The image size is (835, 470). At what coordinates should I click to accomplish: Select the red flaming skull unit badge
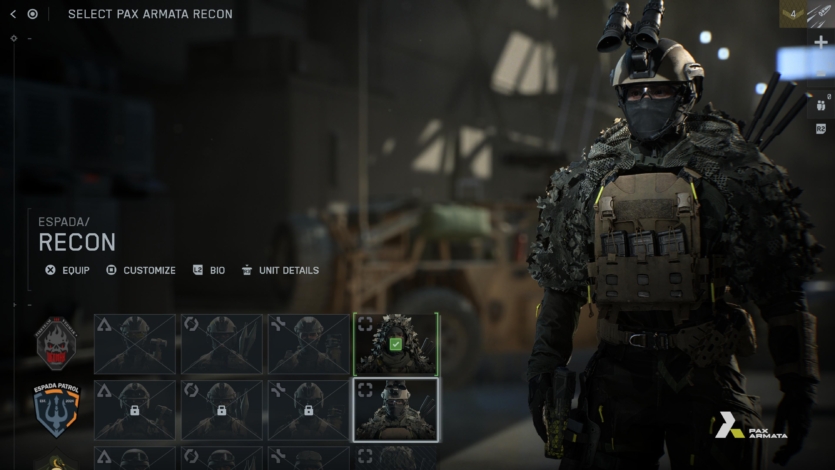coord(56,343)
